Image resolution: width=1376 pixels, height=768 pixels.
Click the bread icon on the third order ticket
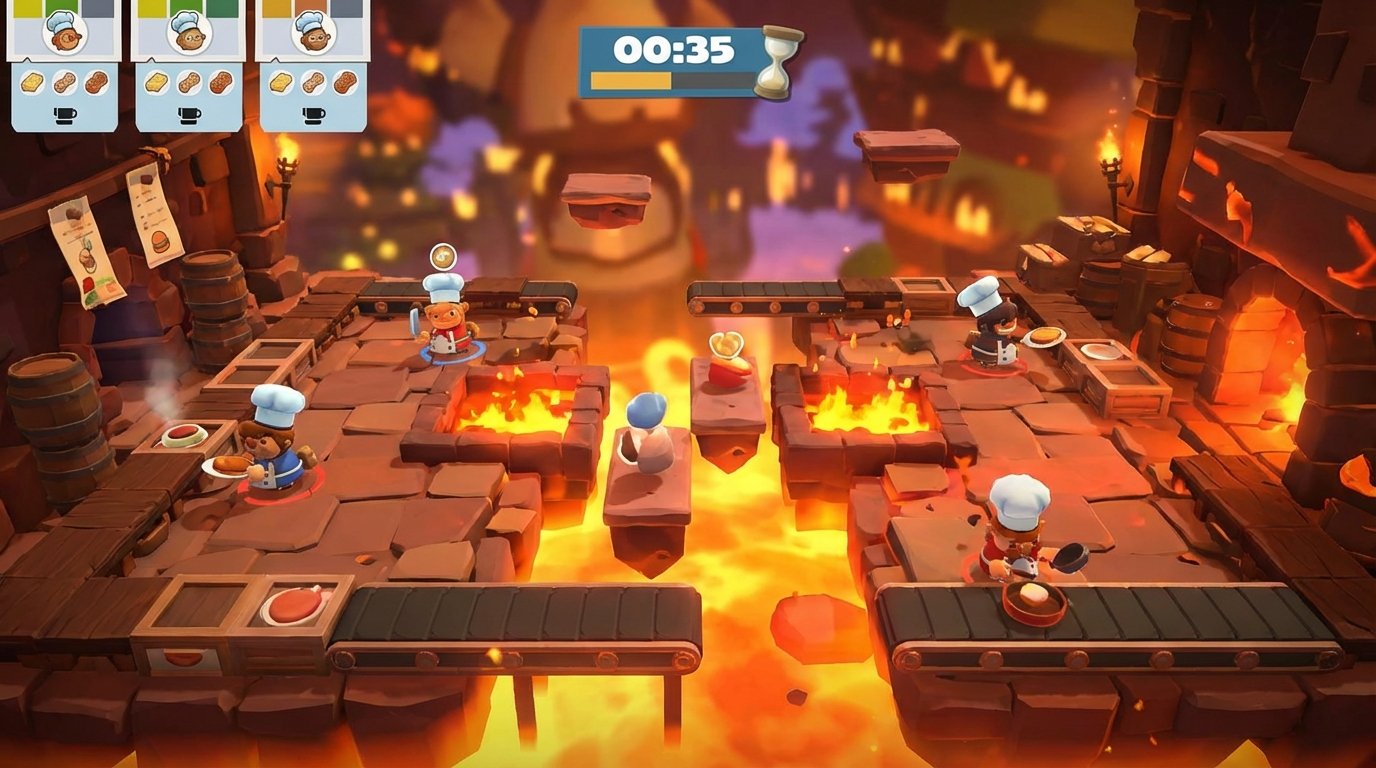pos(281,81)
